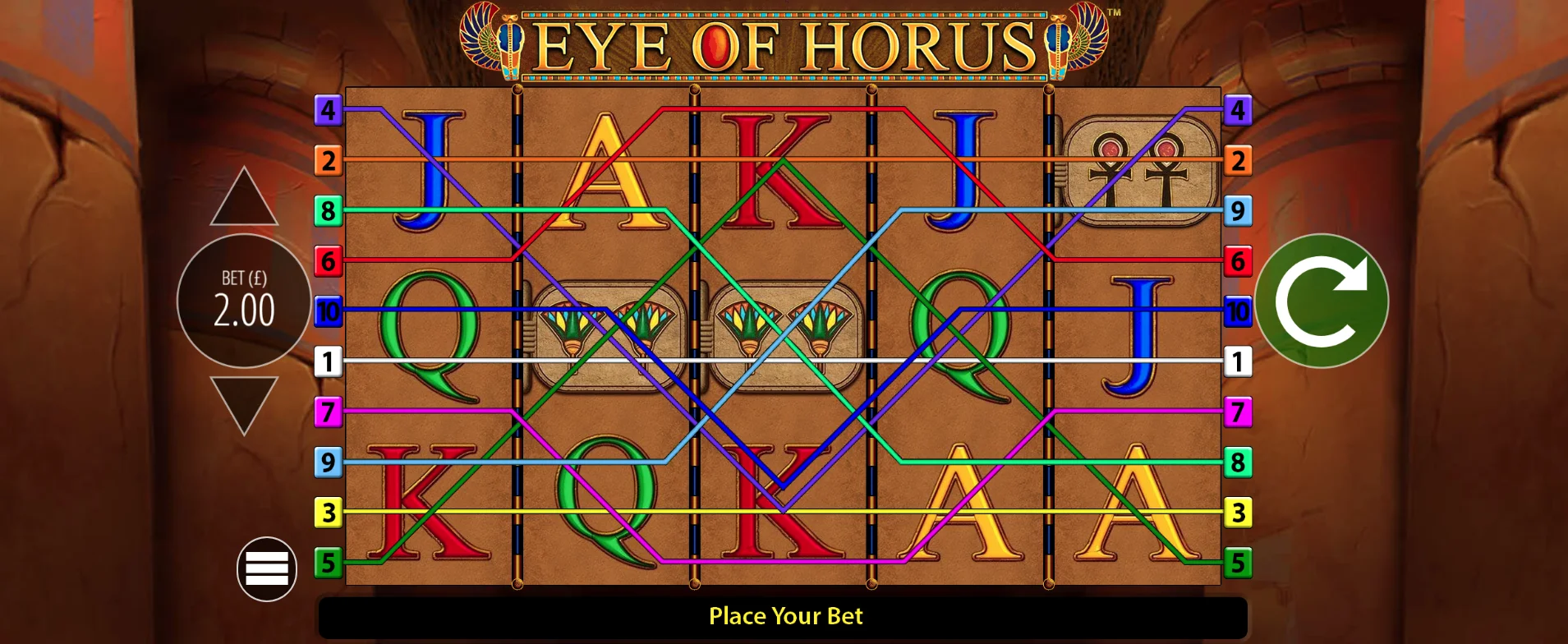This screenshot has width=1568, height=644.
Task: Select payline 2 orange marker top right
Action: (1239, 160)
